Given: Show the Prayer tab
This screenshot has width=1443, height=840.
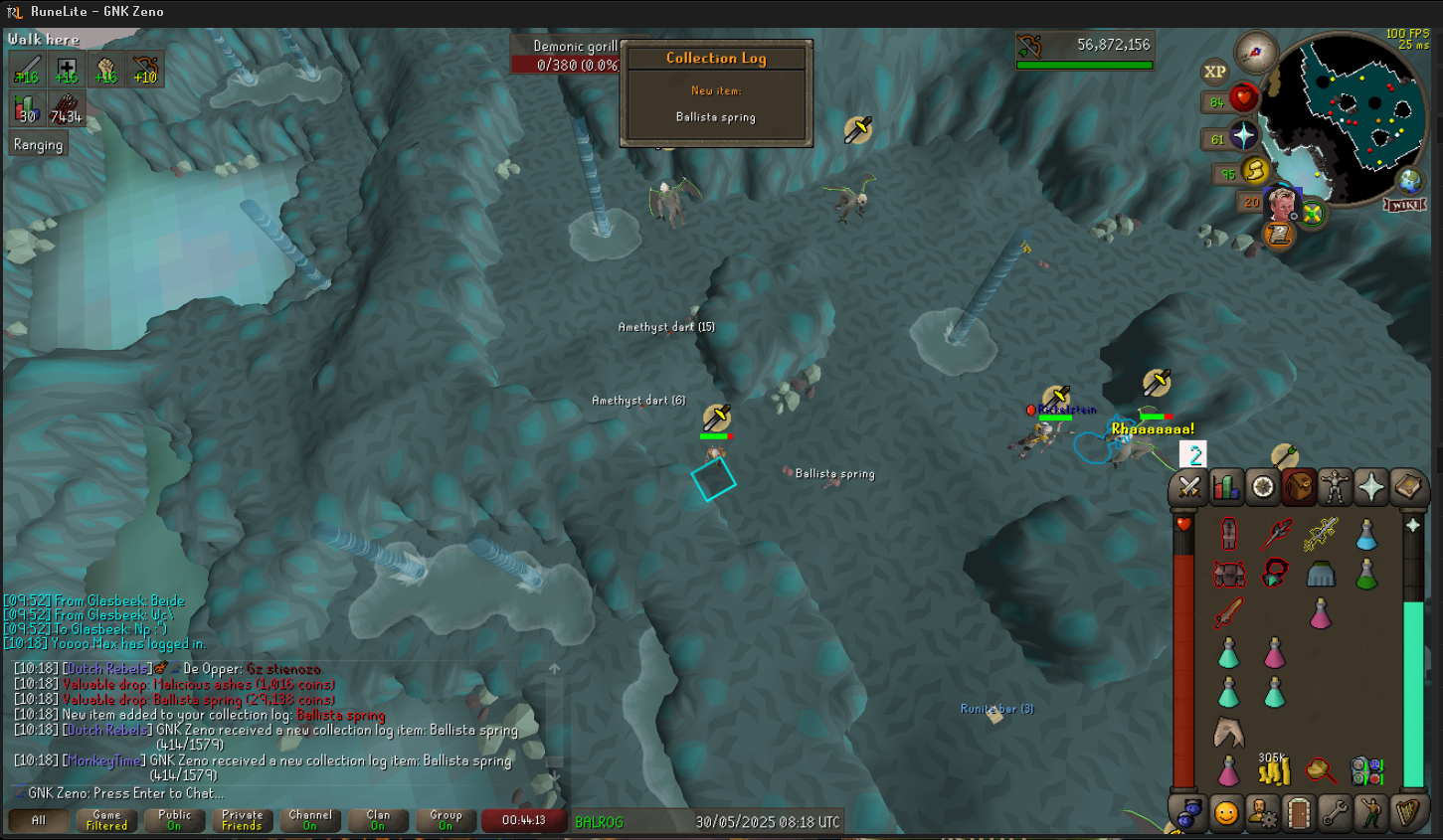Looking at the screenshot, I should [1371, 487].
